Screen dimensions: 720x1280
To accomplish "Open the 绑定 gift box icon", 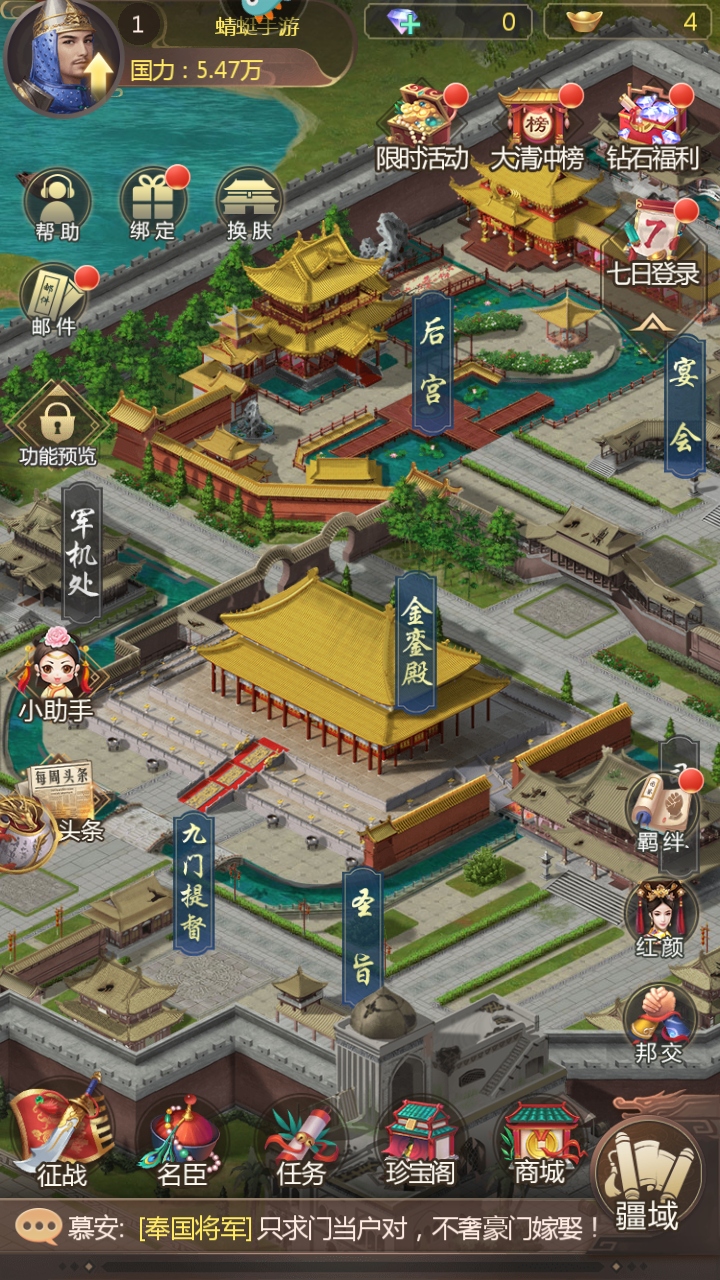I will point(152,202).
